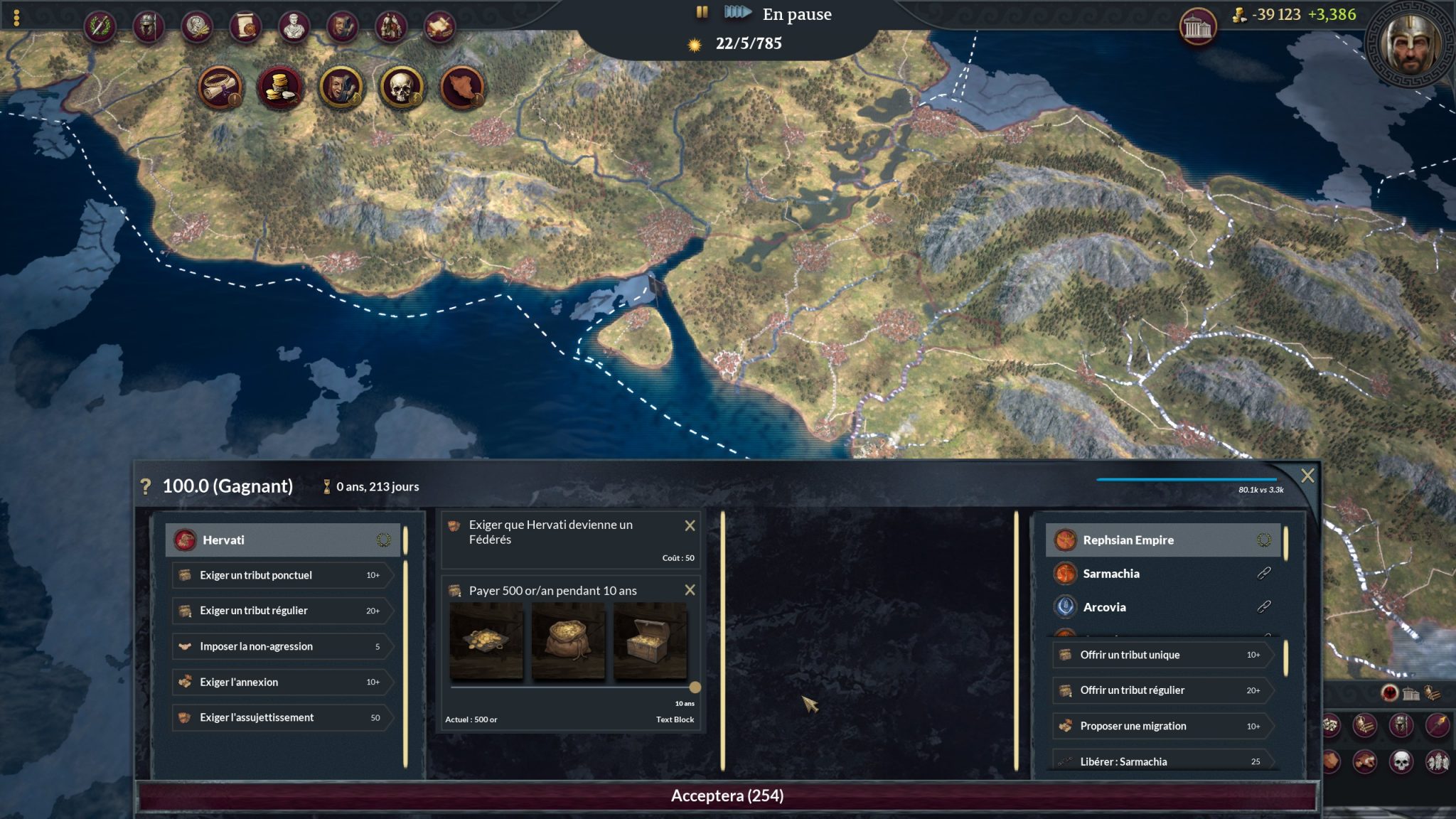The width and height of the screenshot is (1456, 819).
Task: Select Exiger un tribut ponctuel
Action: coord(282,575)
